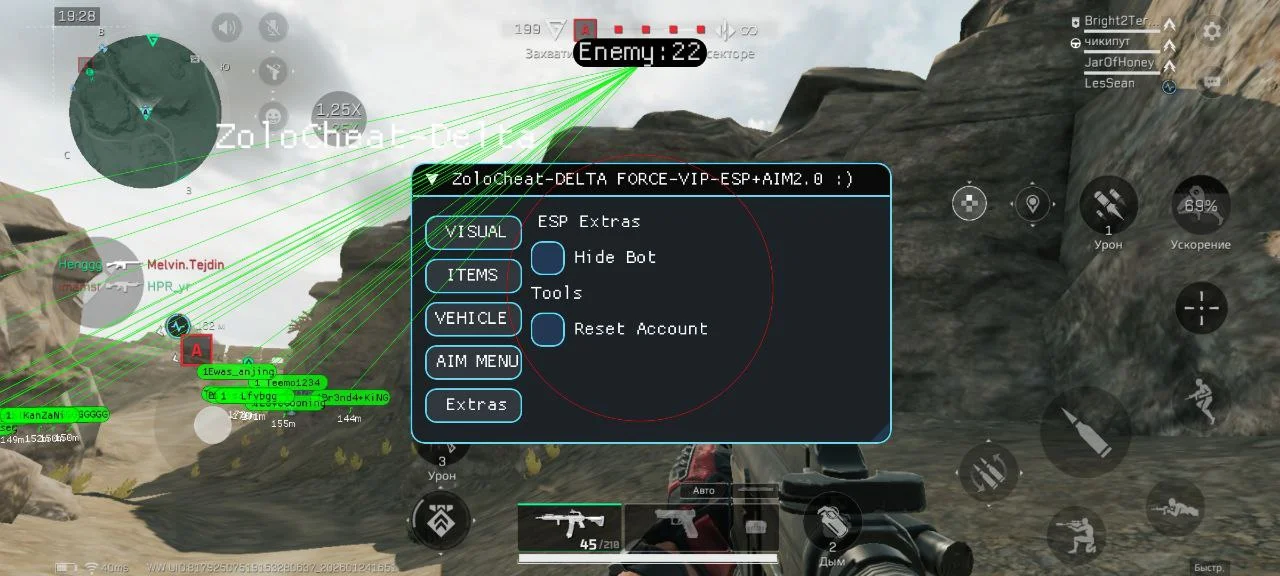Collapse the overlay panel with the title arrow
Screen dimensions: 1280x576
click(x=432, y=180)
